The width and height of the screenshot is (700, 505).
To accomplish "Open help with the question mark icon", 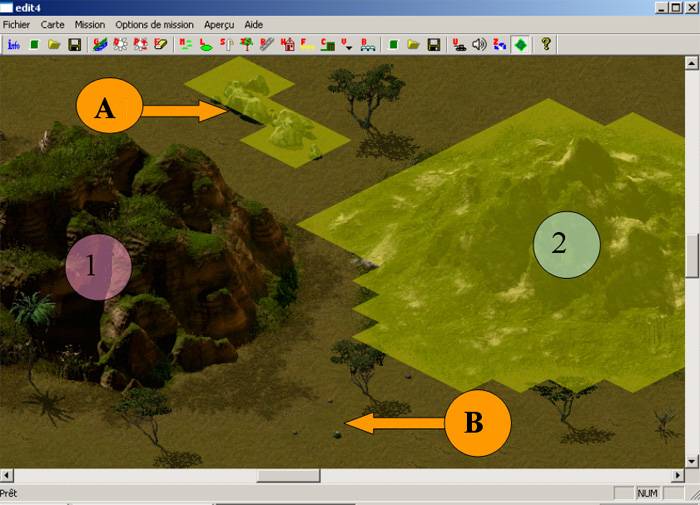I will pyautogui.click(x=546, y=44).
